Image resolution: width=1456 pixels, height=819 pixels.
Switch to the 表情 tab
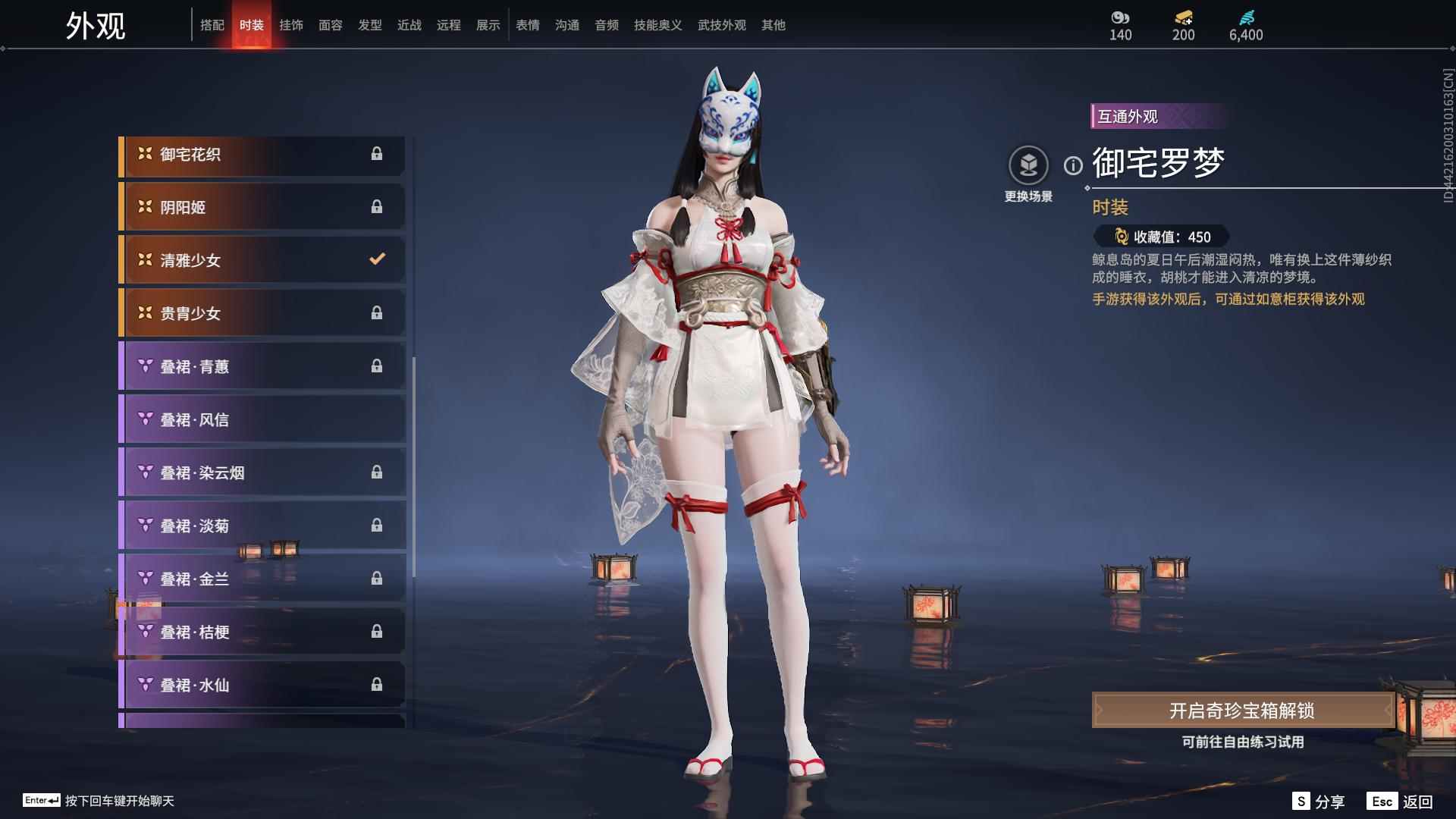point(527,25)
